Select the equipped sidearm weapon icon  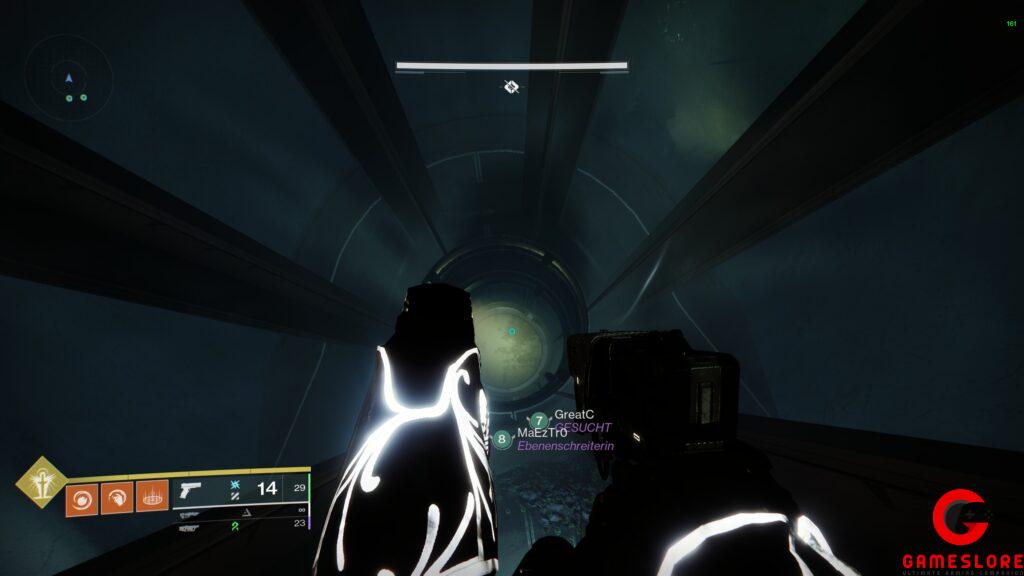coord(188,490)
